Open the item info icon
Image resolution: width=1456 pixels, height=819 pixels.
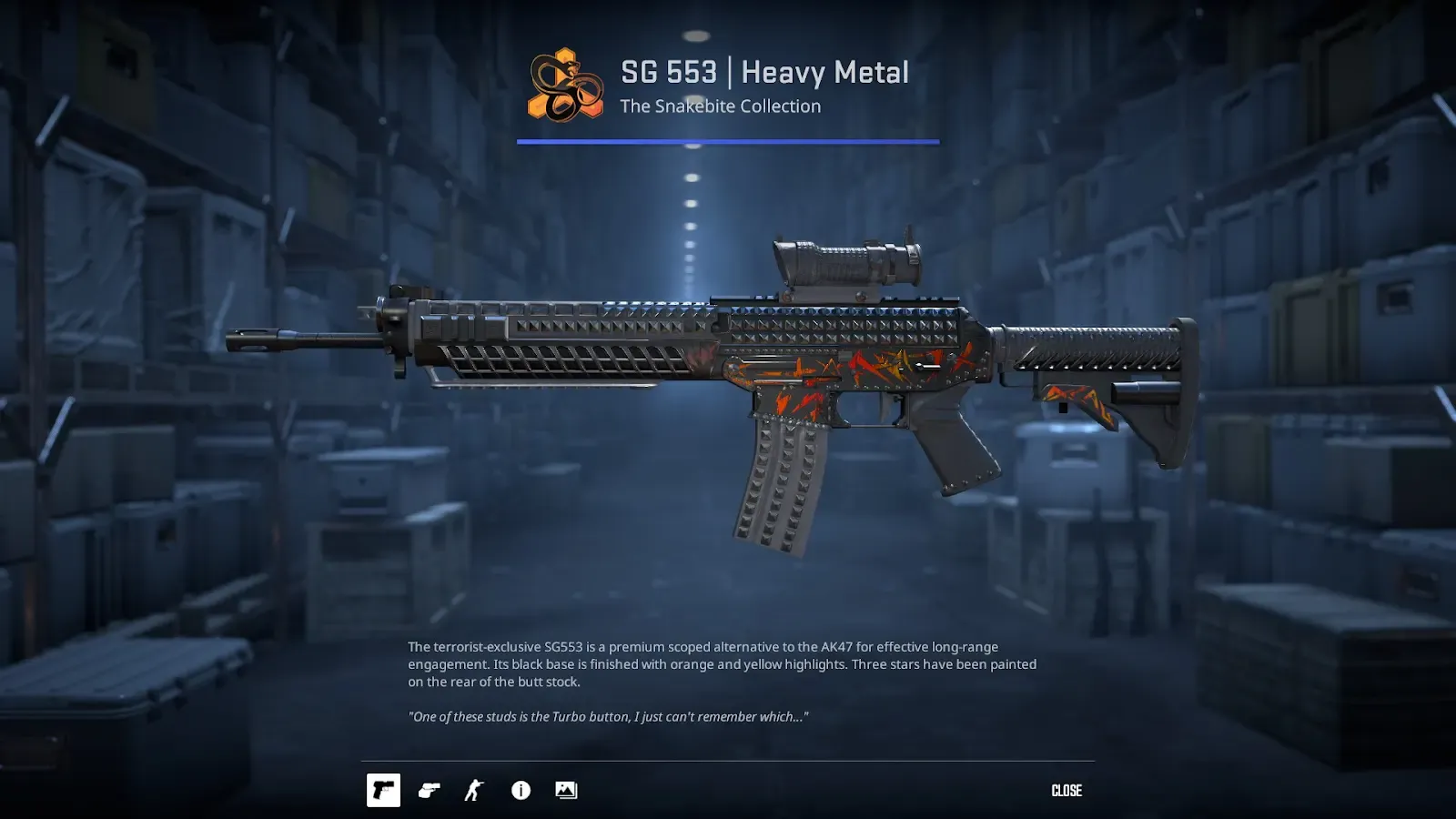tap(521, 790)
